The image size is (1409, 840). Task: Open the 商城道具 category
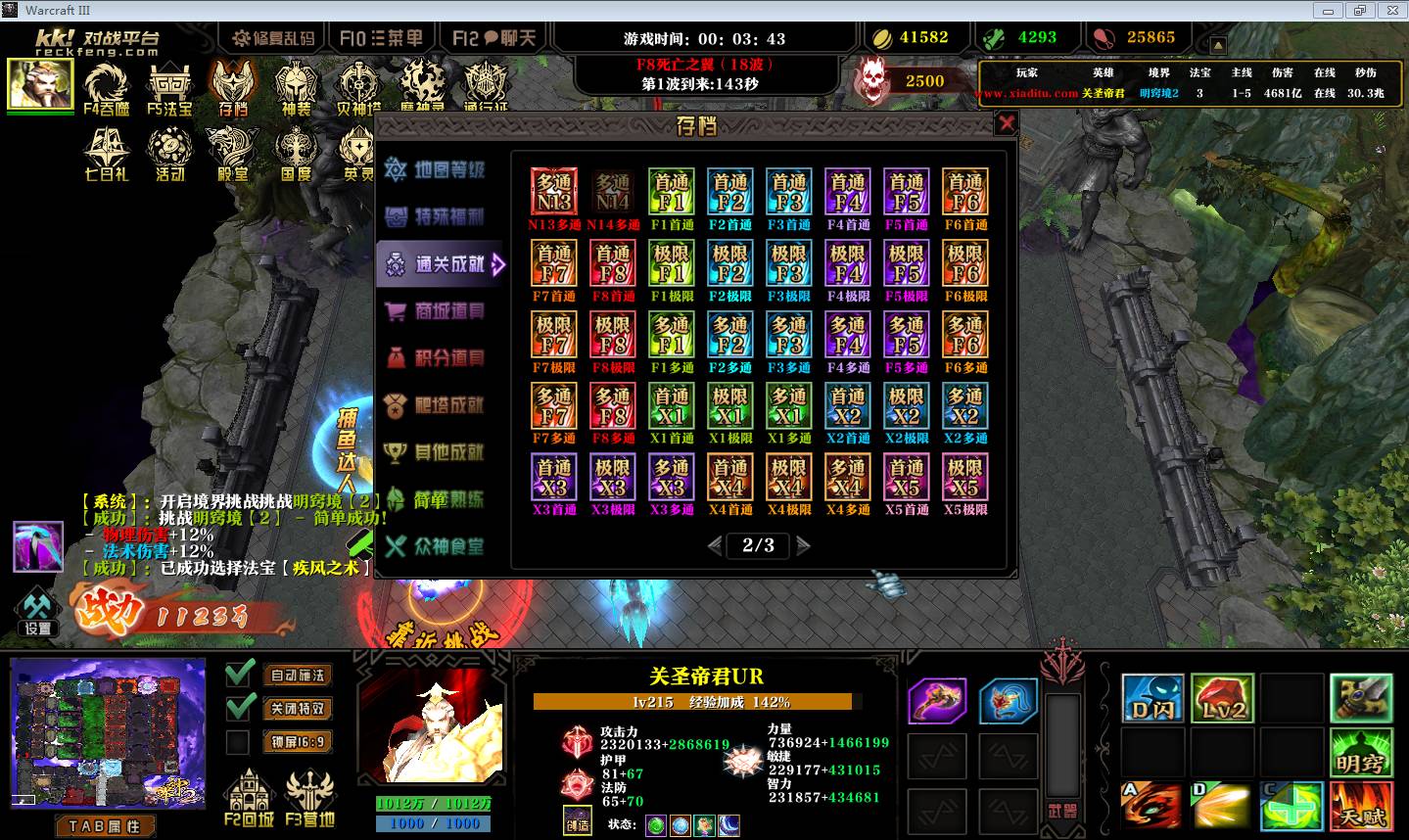pyautogui.click(x=437, y=311)
